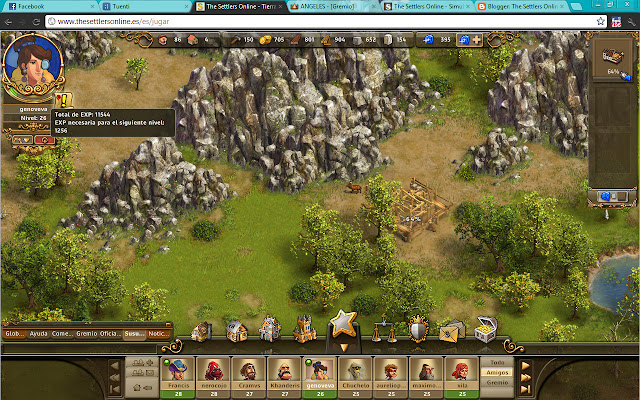Switch to the Comercio chat tab
The image size is (640, 400).
tap(62, 334)
